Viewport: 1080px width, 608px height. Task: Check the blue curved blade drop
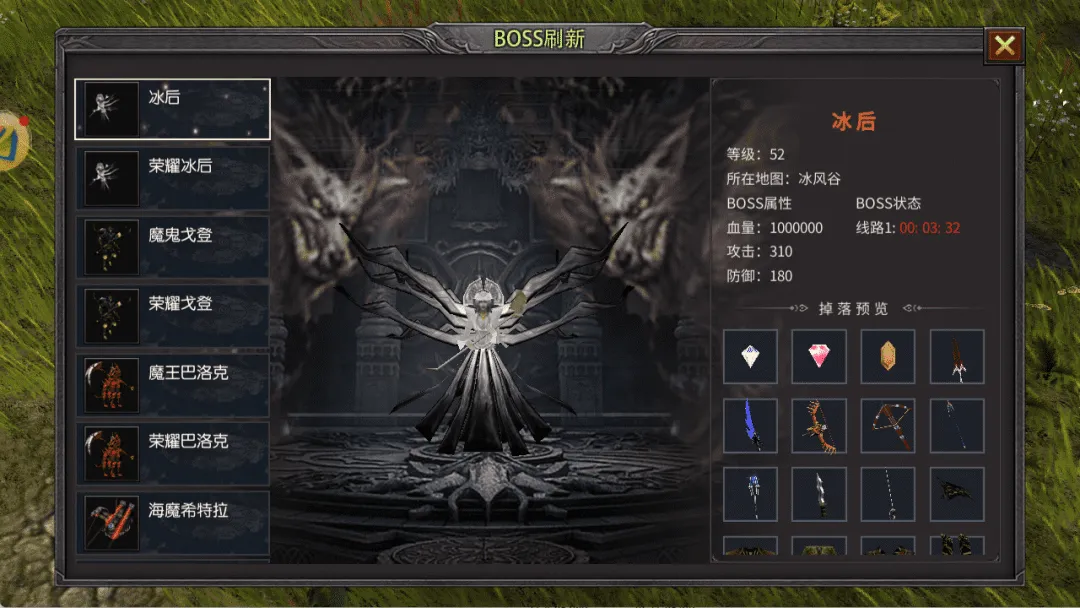click(x=750, y=426)
